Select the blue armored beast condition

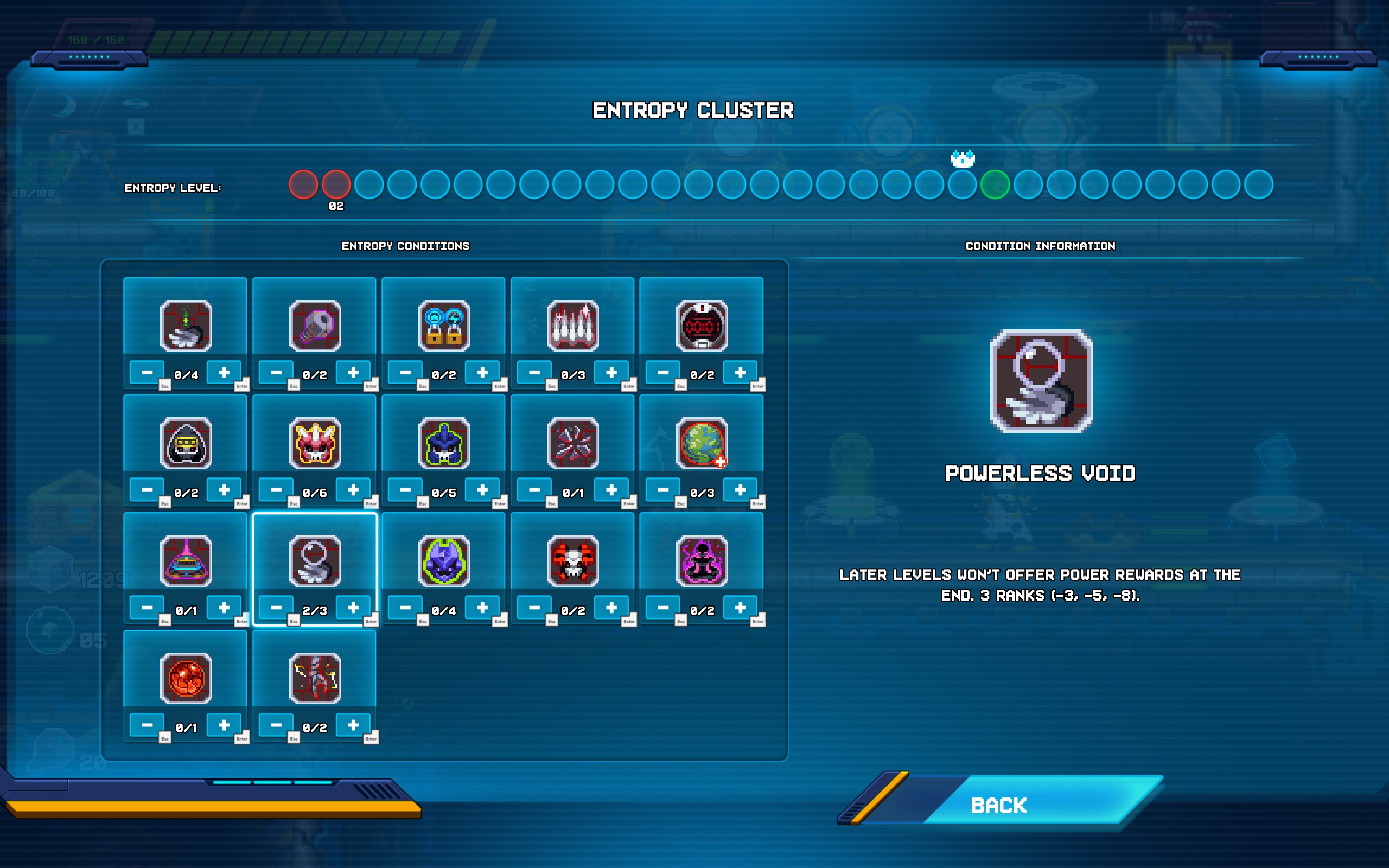pyautogui.click(x=444, y=443)
